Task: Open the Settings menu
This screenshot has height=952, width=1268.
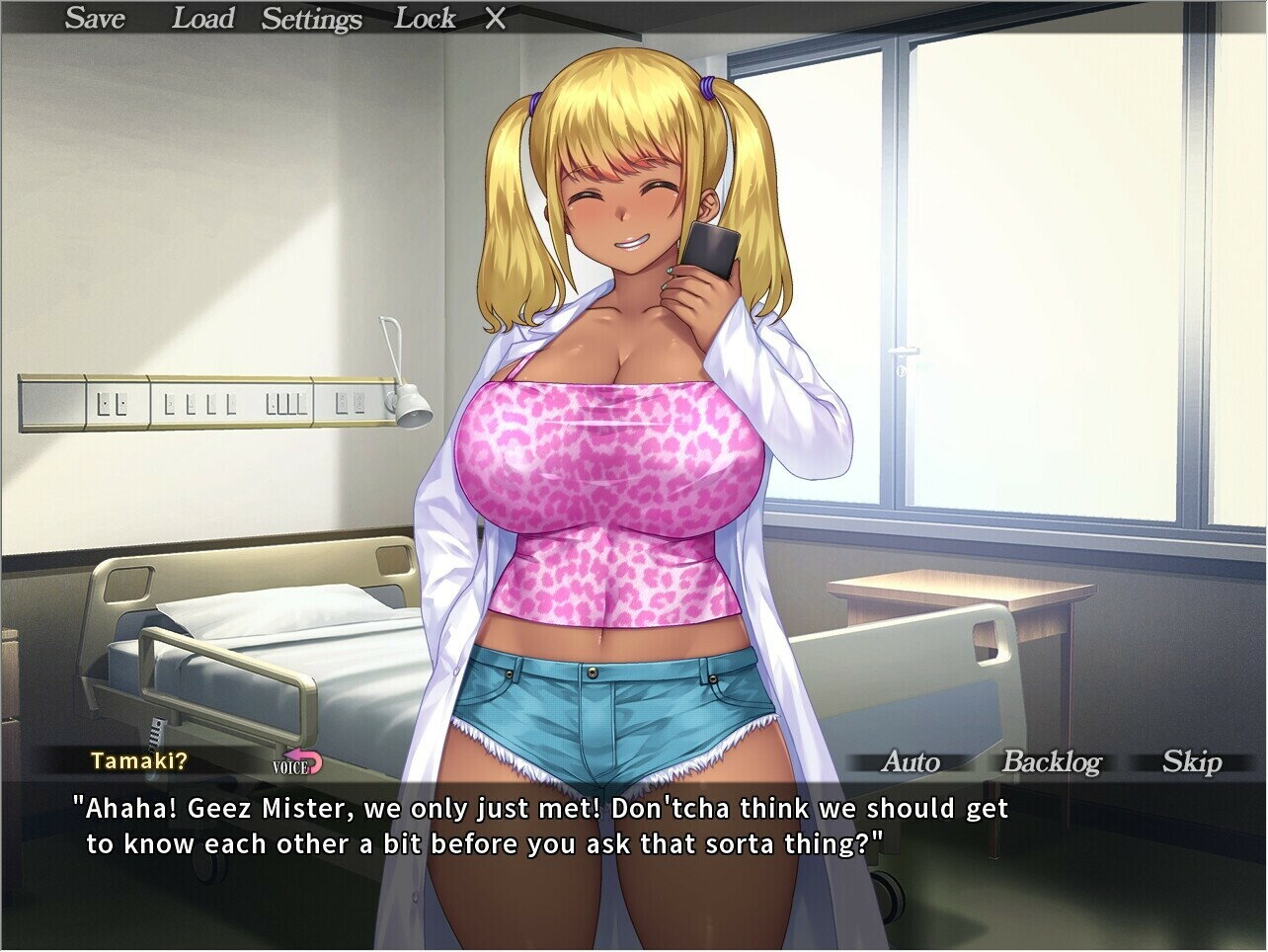Action: (311, 19)
